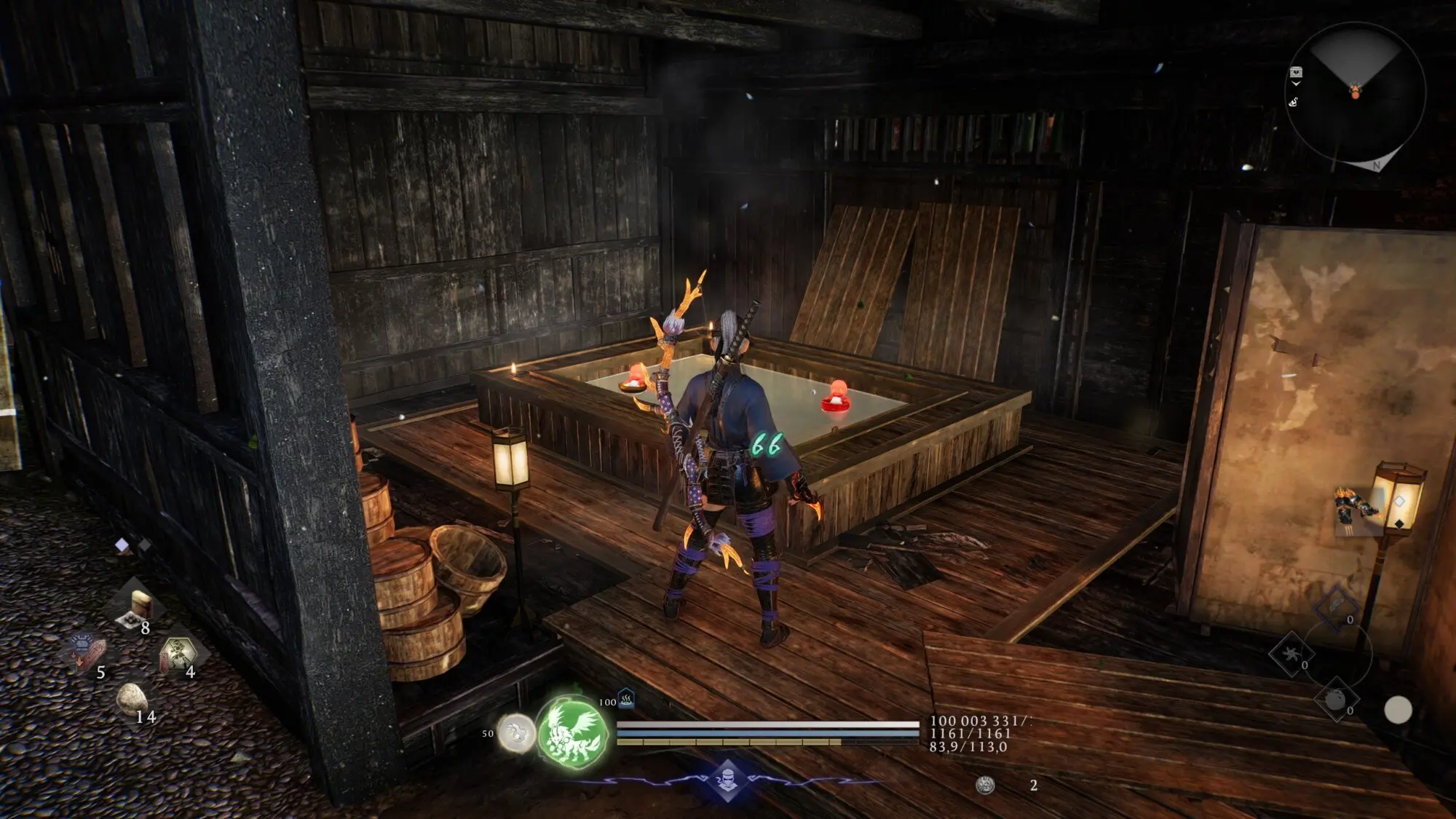Viewport: 1456px width, 819px height.
Task: Click the treasure chest marker by the minimap
Action: pos(1296,73)
